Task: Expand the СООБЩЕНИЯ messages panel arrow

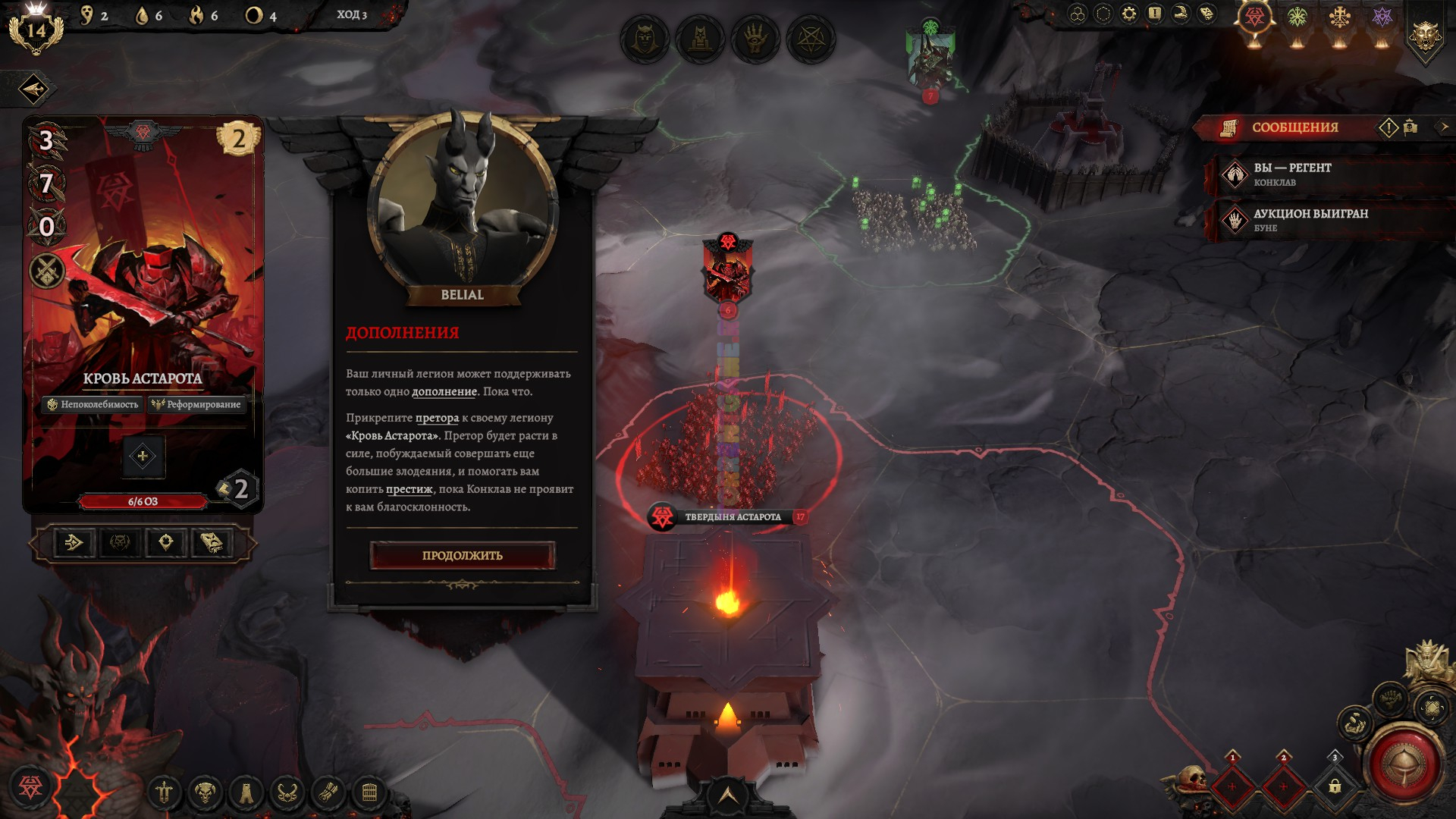Action: [x=1444, y=127]
